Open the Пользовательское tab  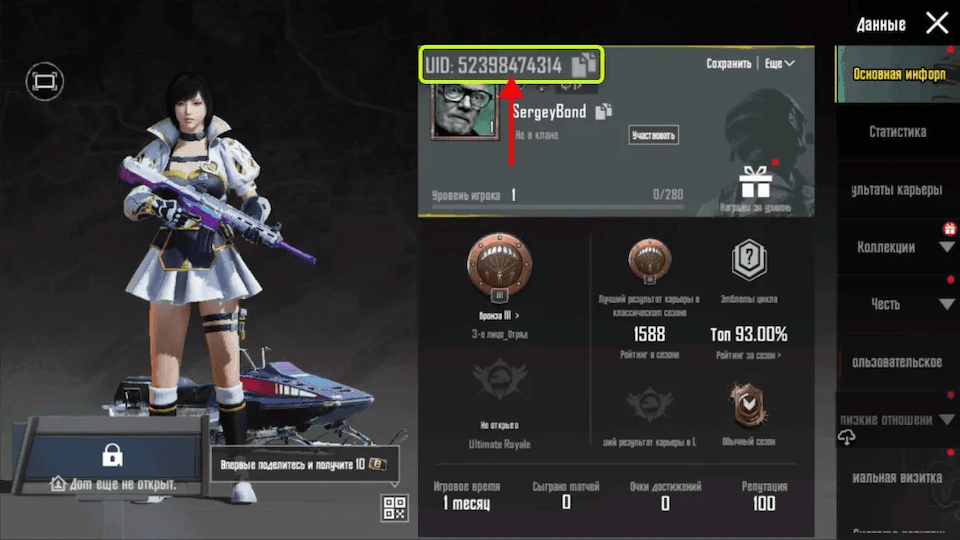coord(897,361)
